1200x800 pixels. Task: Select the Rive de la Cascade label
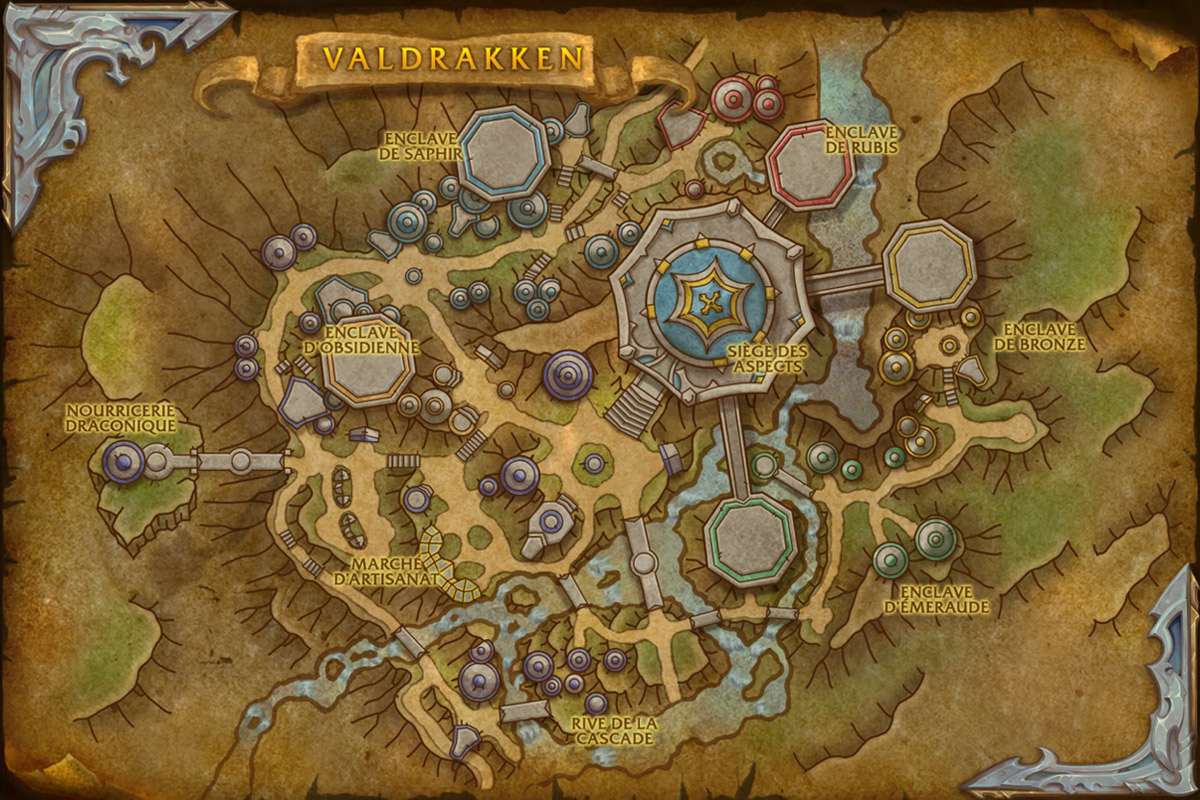coord(614,730)
